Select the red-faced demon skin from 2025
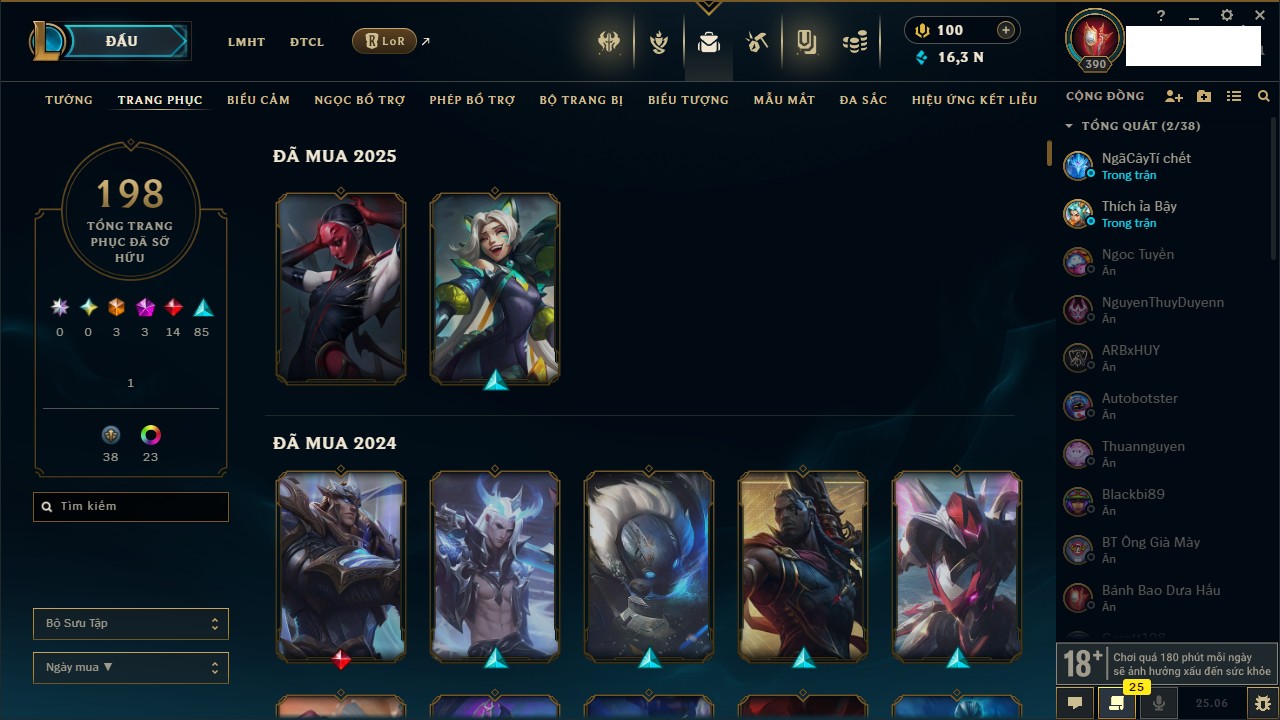Image resolution: width=1280 pixels, height=720 pixels. pos(341,288)
